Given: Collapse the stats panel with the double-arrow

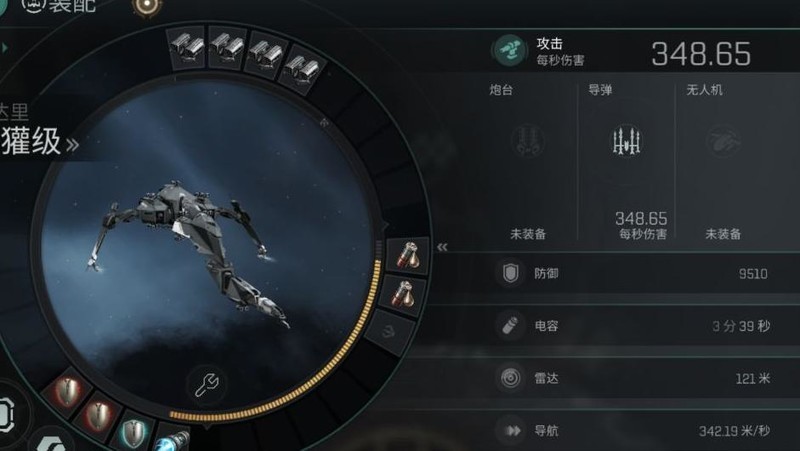Looking at the screenshot, I should [x=443, y=247].
